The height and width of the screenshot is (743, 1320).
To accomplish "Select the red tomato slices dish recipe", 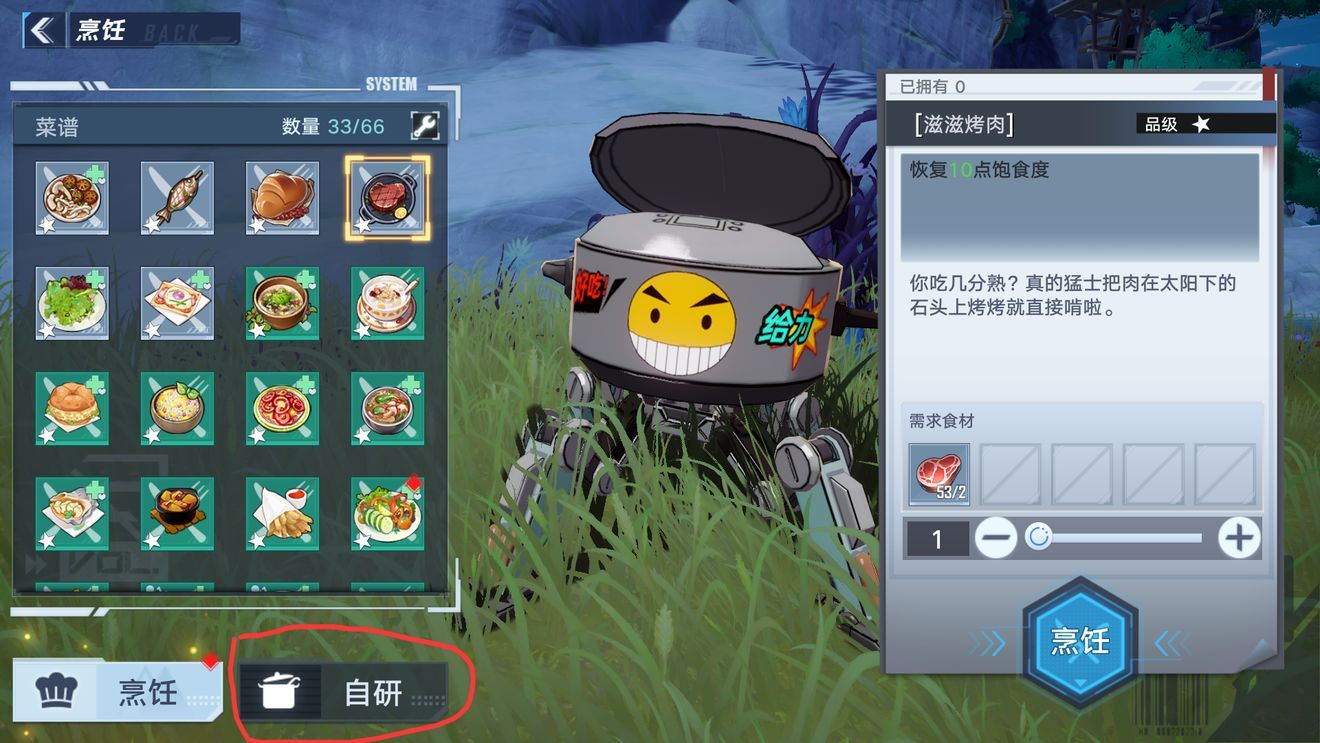I will 282,408.
